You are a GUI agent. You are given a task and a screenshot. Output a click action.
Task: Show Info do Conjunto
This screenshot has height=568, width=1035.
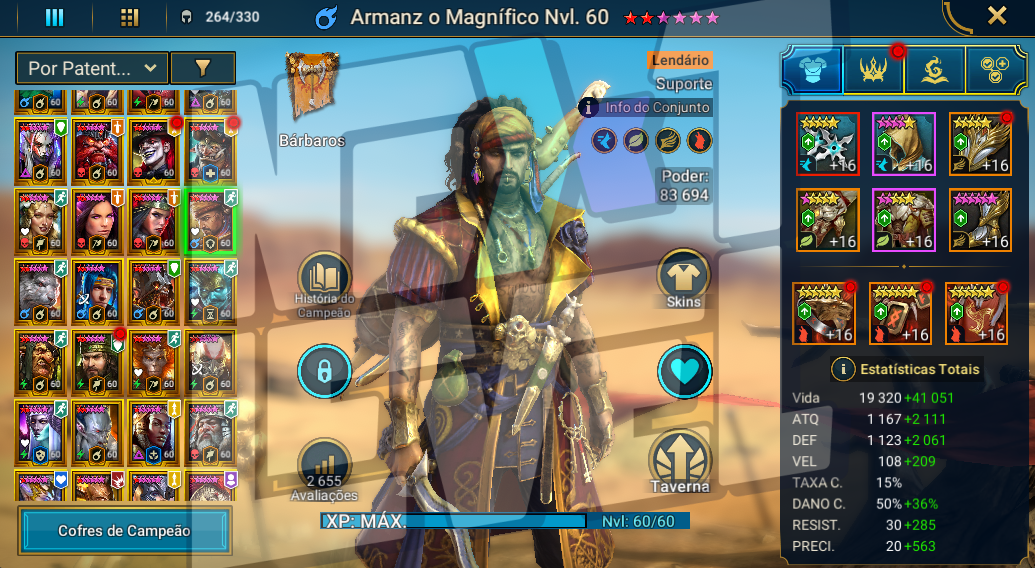pyautogui.click(x=646, y=107)
